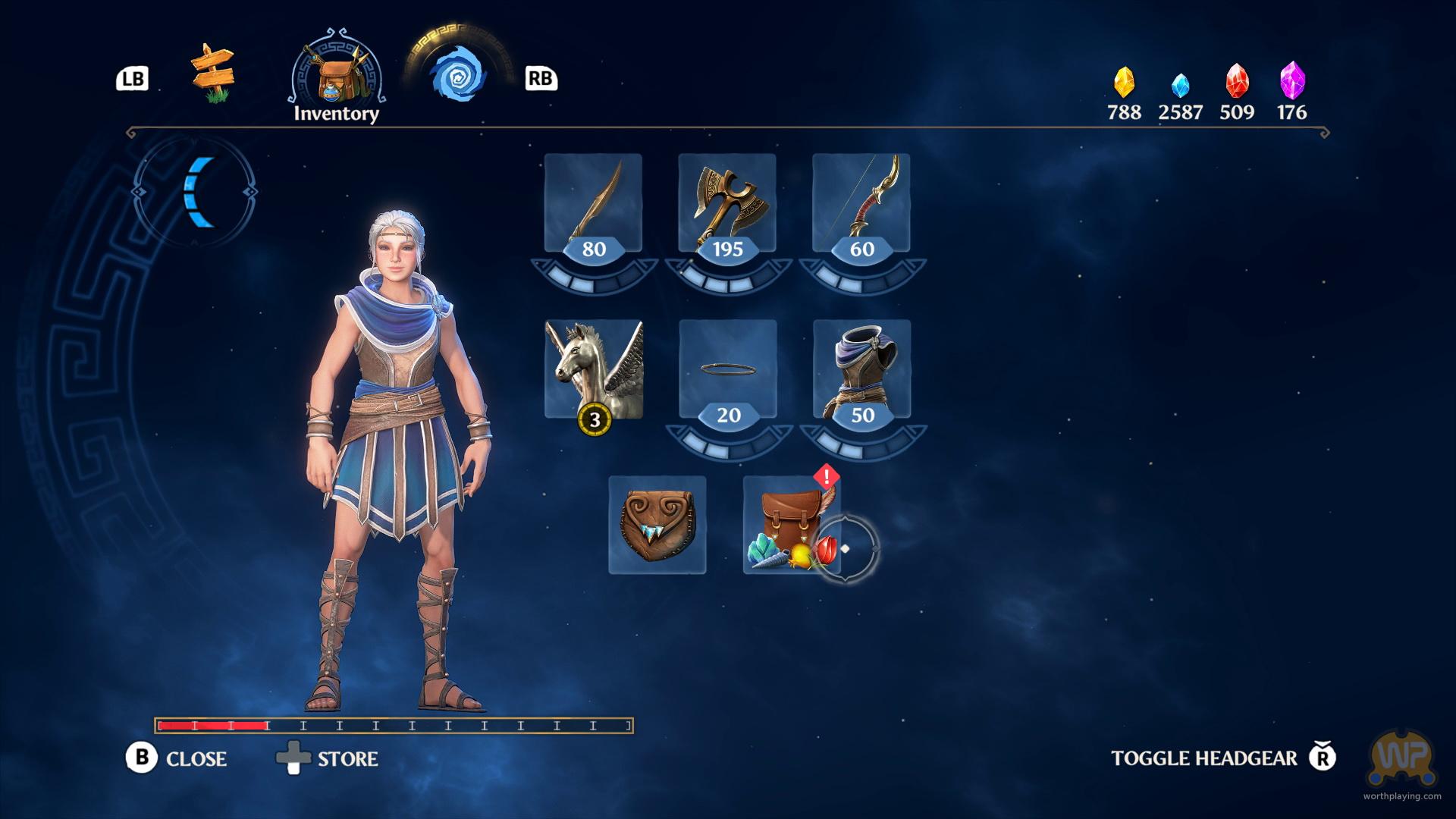The image size is (1456, 819).
Task: Select the circlet helmet slot
Action: [728, 369]
